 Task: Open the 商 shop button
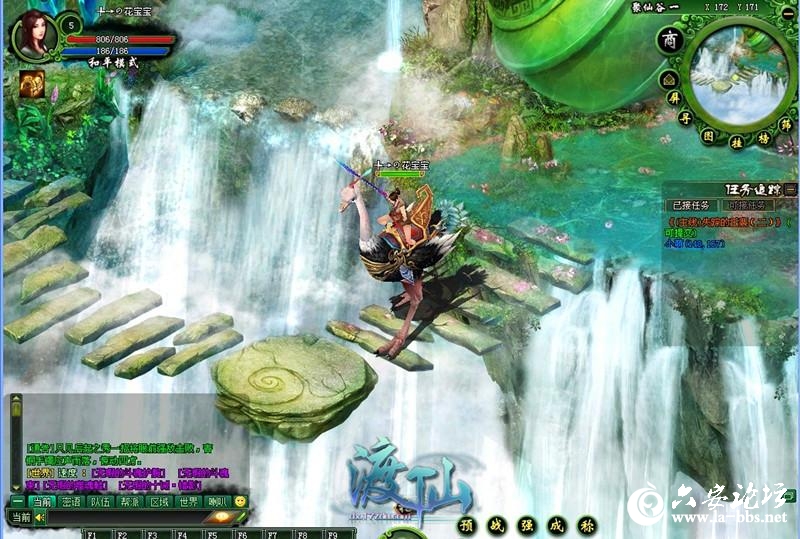[x=670, y=41]
